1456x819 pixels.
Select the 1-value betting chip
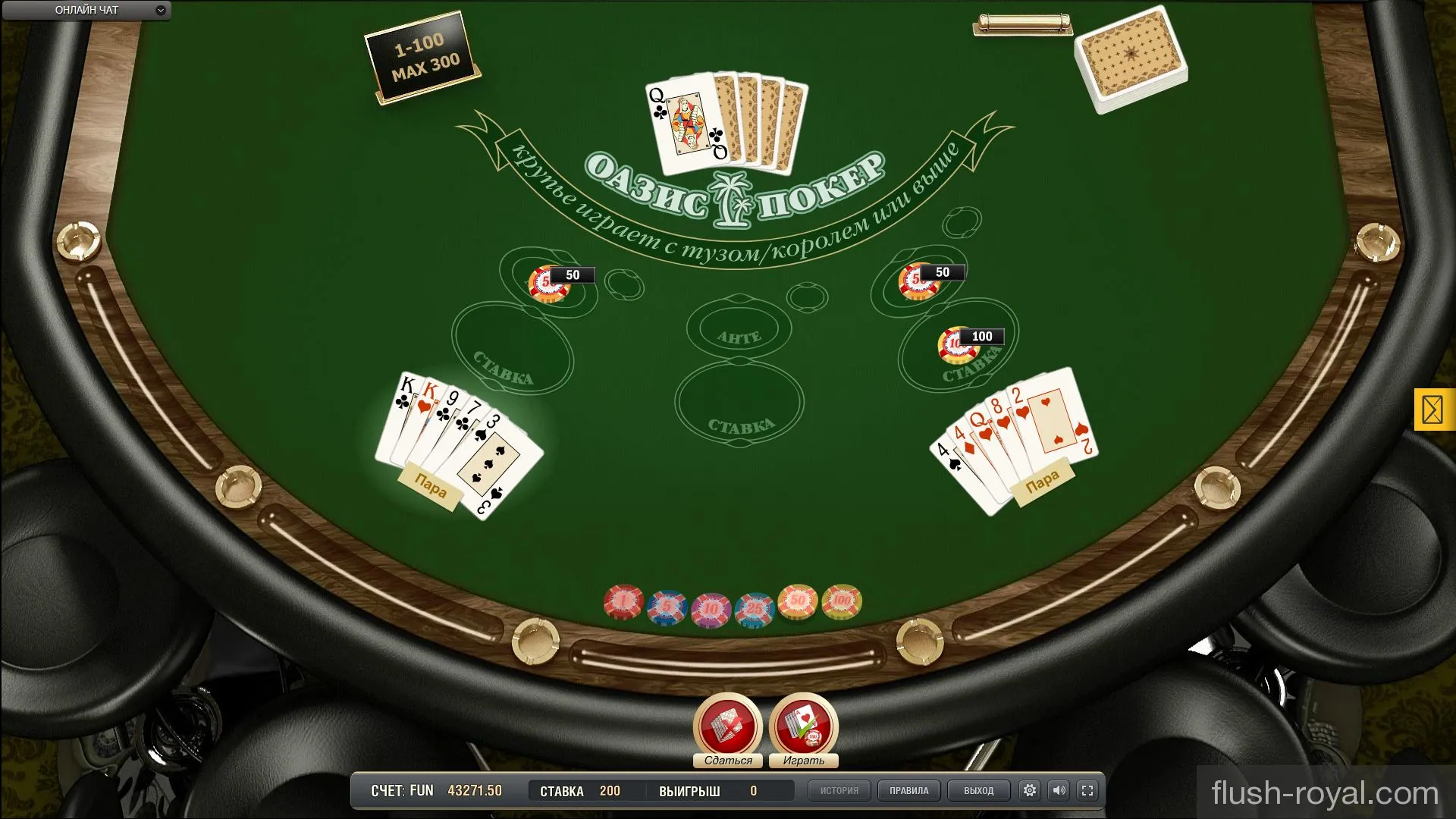(622, 601)
